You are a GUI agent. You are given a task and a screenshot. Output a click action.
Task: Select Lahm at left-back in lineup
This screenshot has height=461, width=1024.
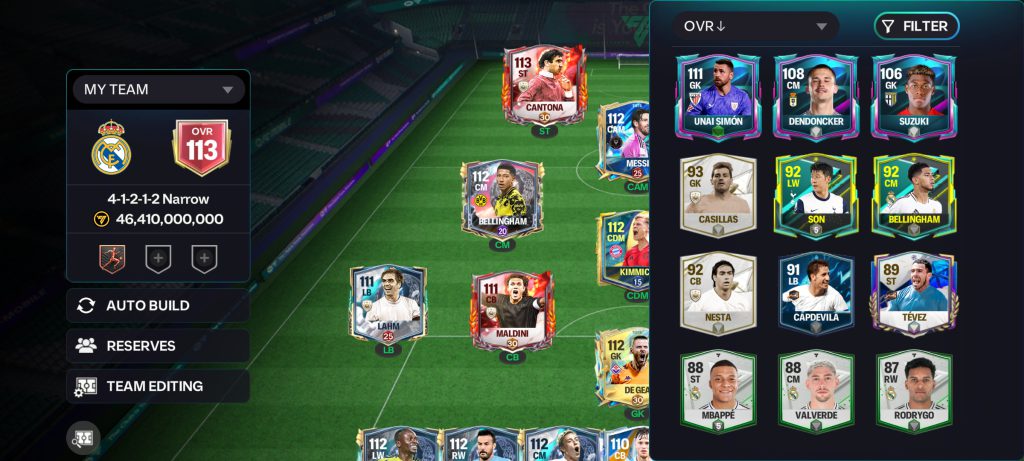coord(387,305)
